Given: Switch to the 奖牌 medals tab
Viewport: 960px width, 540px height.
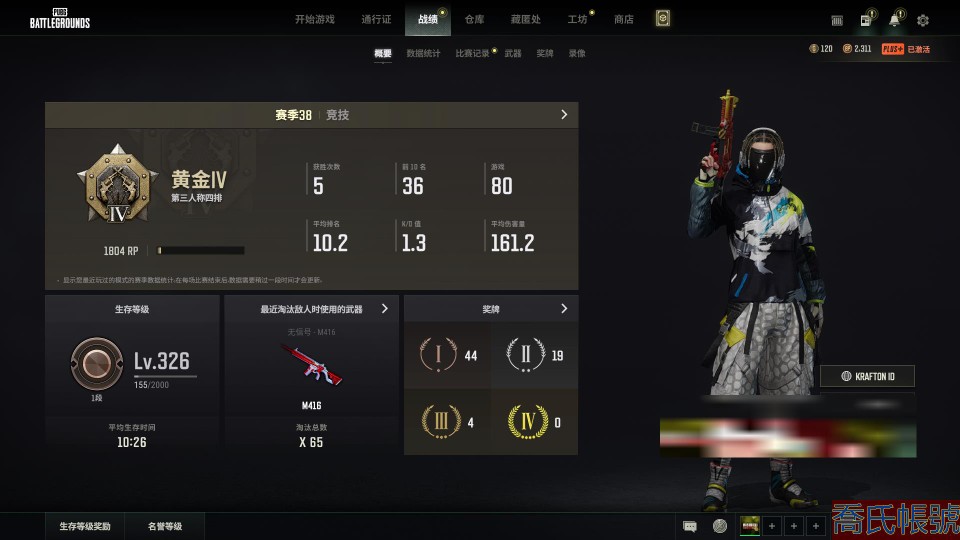Looking at the screenshot, I should coord(545,53).
